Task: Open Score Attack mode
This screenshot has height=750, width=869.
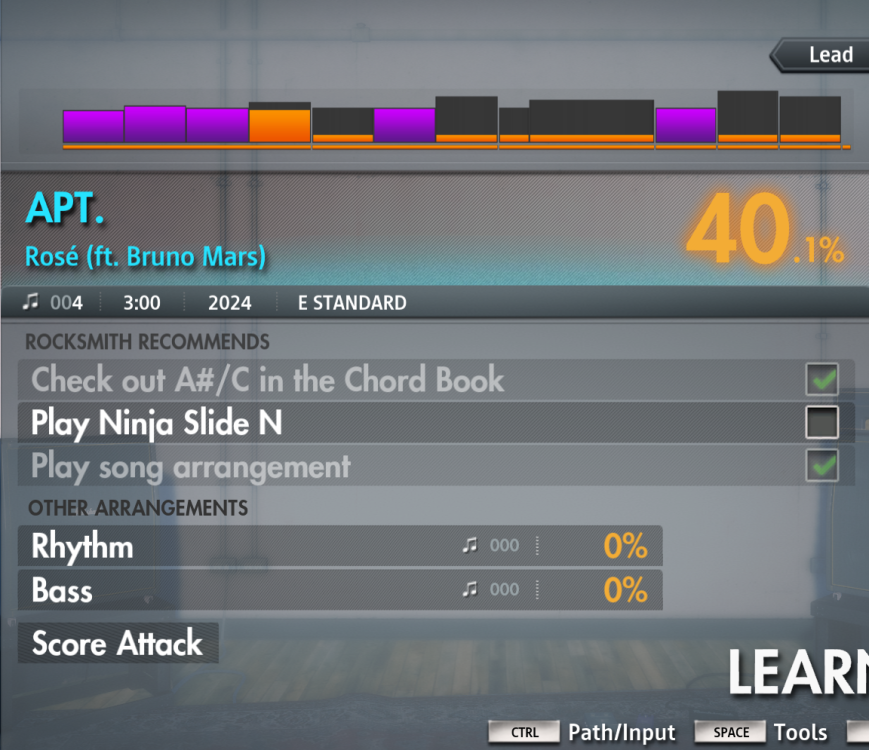Action: (x=118, y=643)
